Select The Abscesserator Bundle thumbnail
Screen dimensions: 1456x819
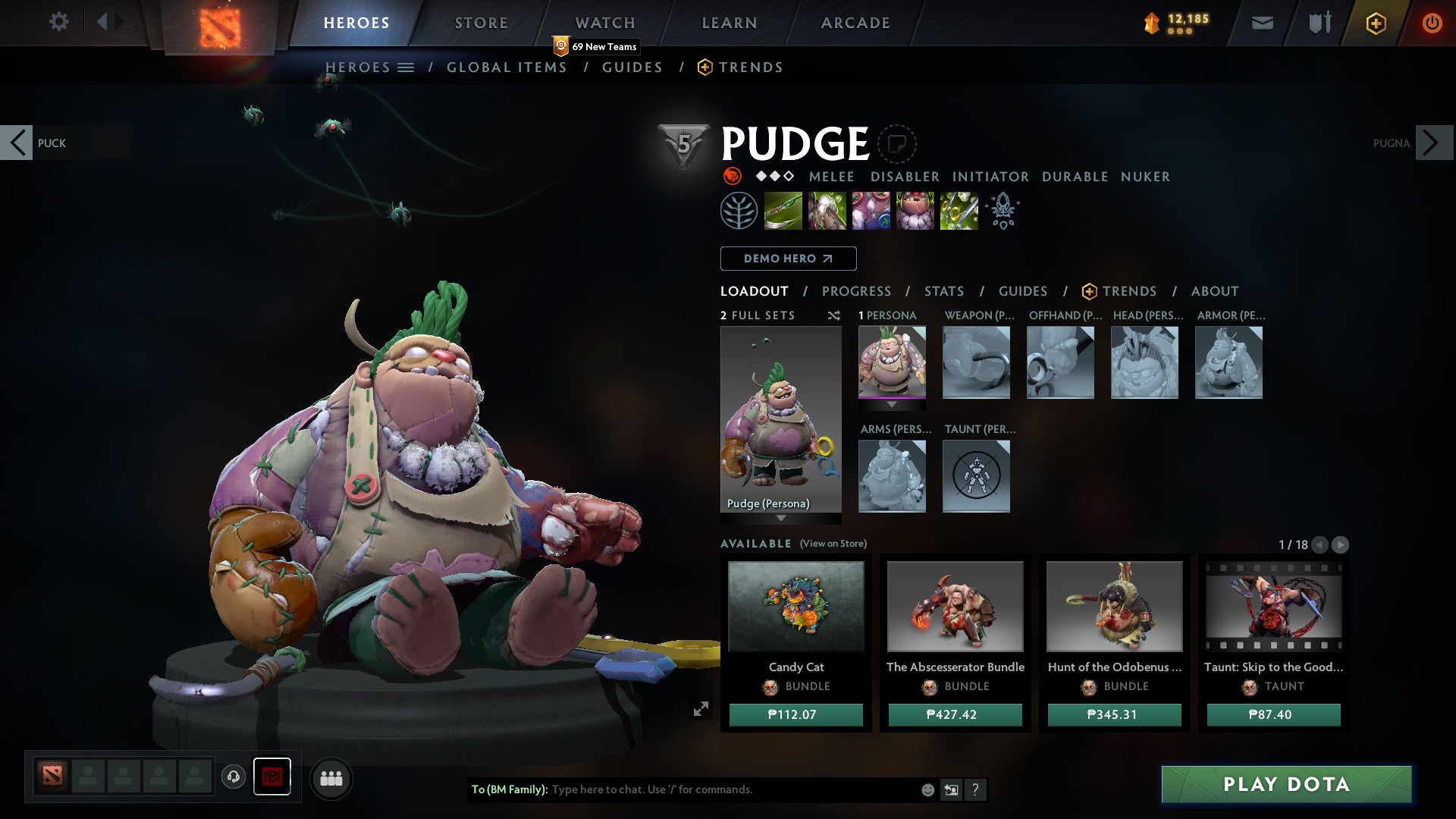coord(955,607)
